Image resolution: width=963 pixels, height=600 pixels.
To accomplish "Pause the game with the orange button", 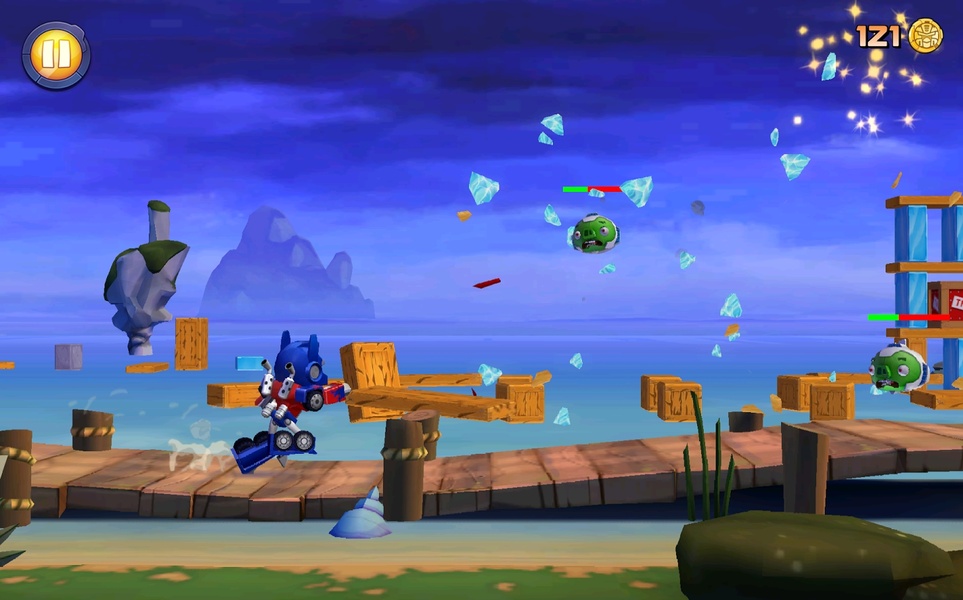I will click(x=56, y=55).
